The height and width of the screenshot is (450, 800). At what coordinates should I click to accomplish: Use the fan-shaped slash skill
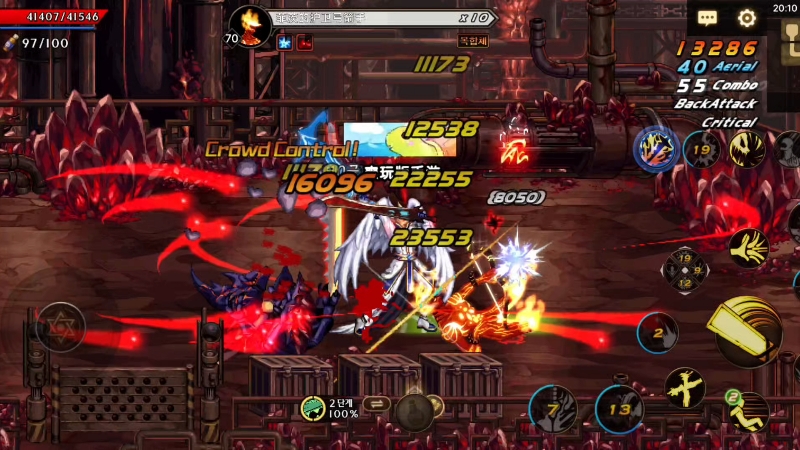[747, 248]
